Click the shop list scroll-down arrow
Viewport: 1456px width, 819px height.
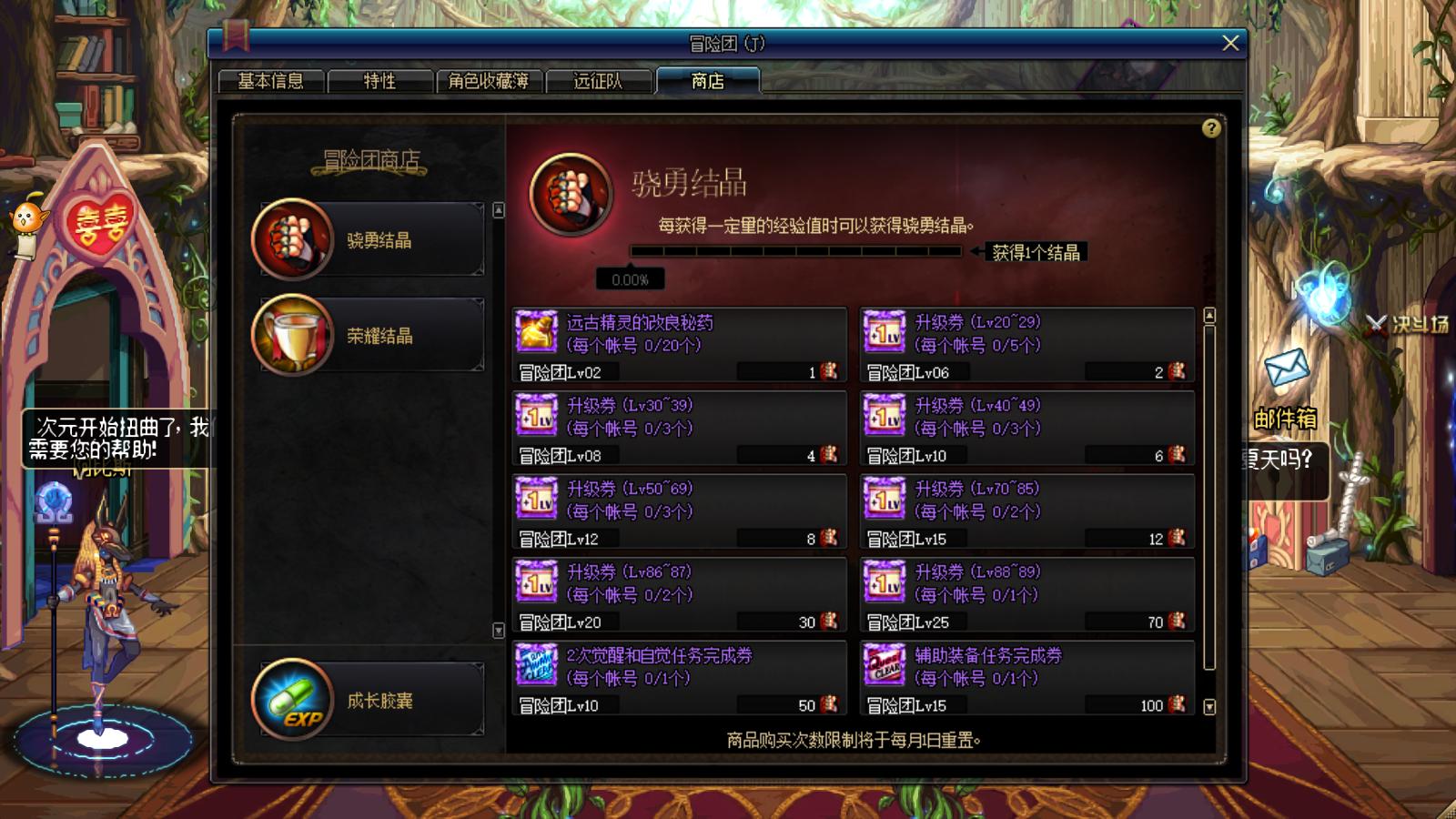point(1209,705)
